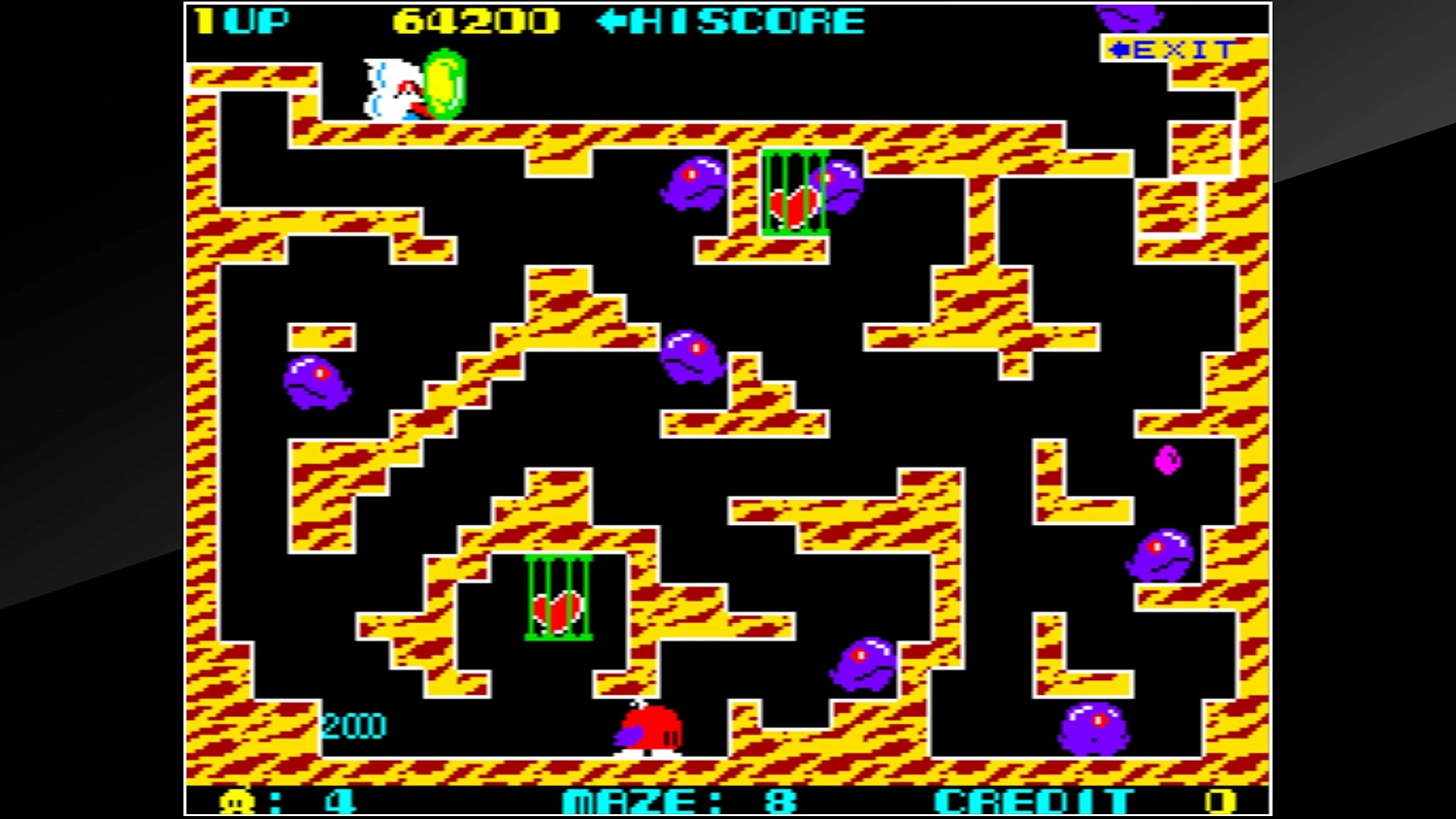Click the EXIT link in the top right

point(1179,49)
